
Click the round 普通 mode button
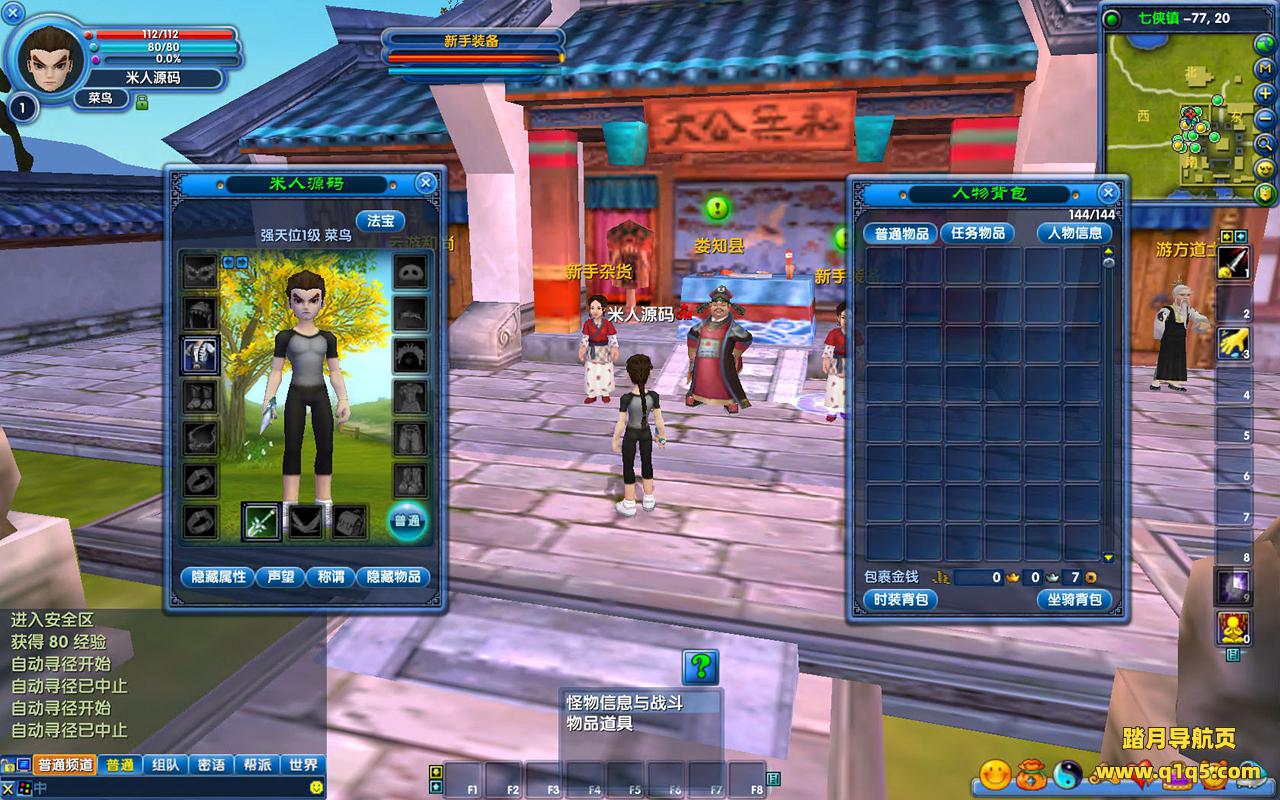406,521
